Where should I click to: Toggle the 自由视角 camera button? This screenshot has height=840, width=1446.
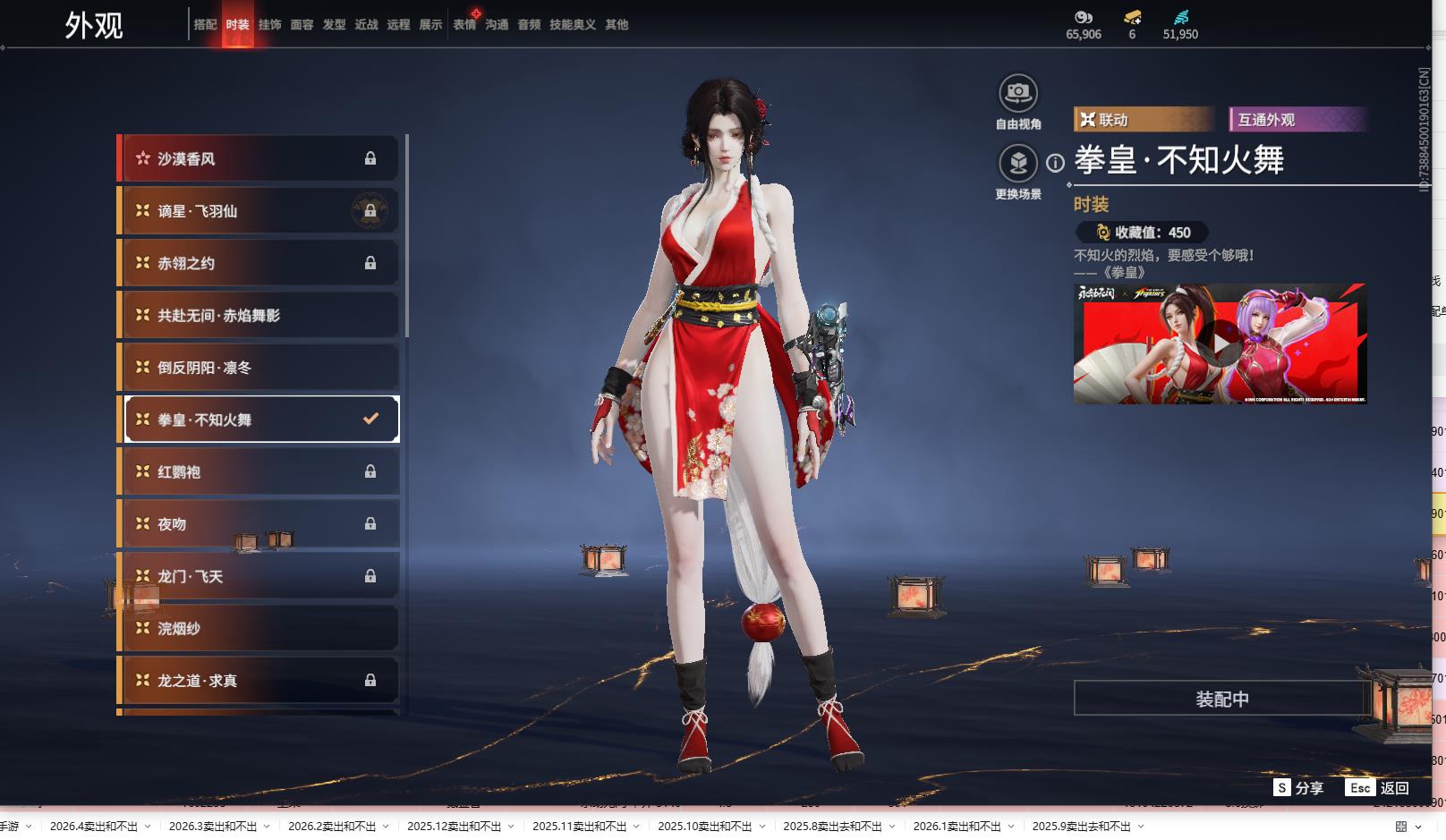pyautogui.click(x=1017, y=93)
